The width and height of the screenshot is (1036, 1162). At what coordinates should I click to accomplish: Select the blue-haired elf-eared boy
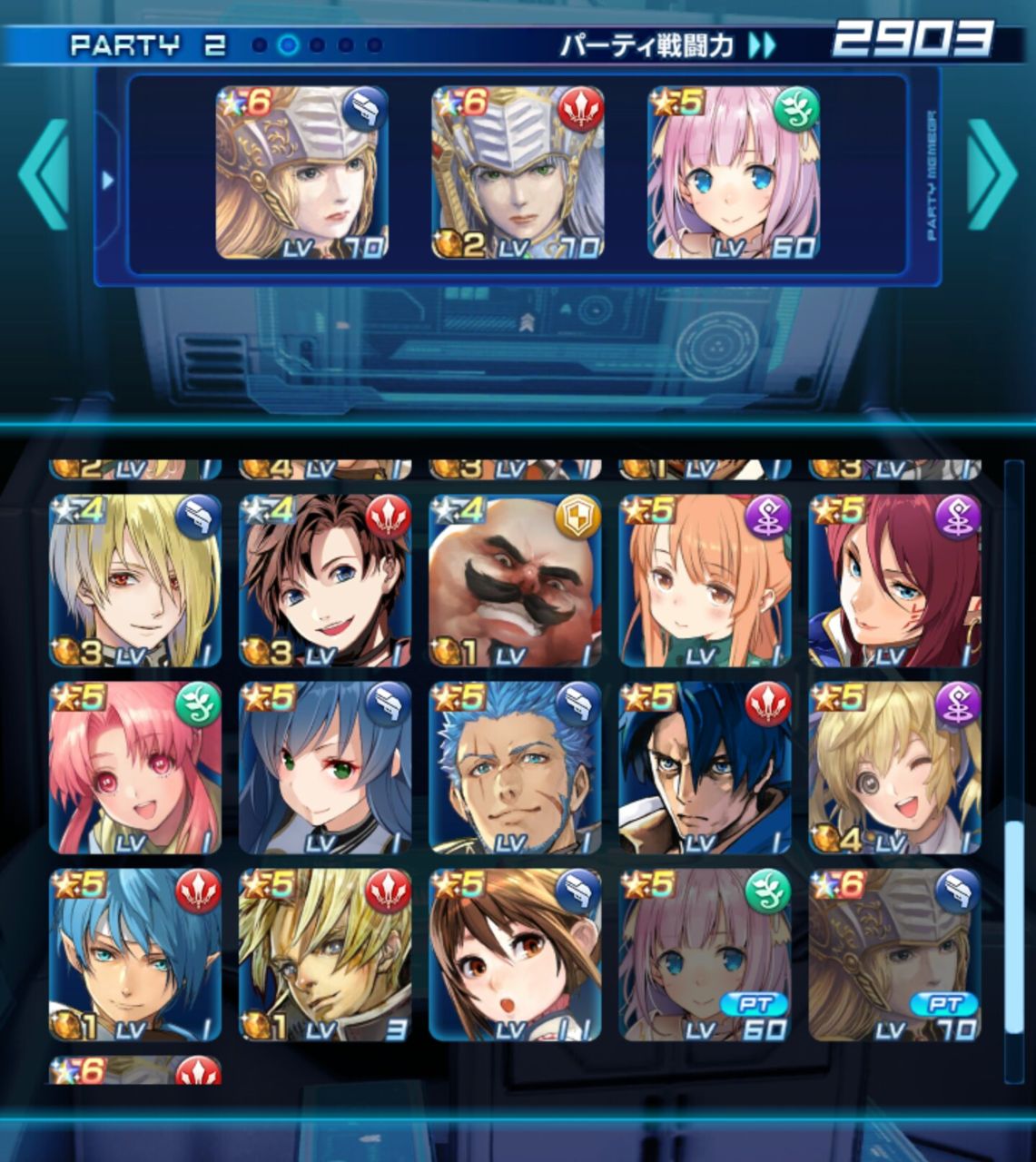pos(134,955)
